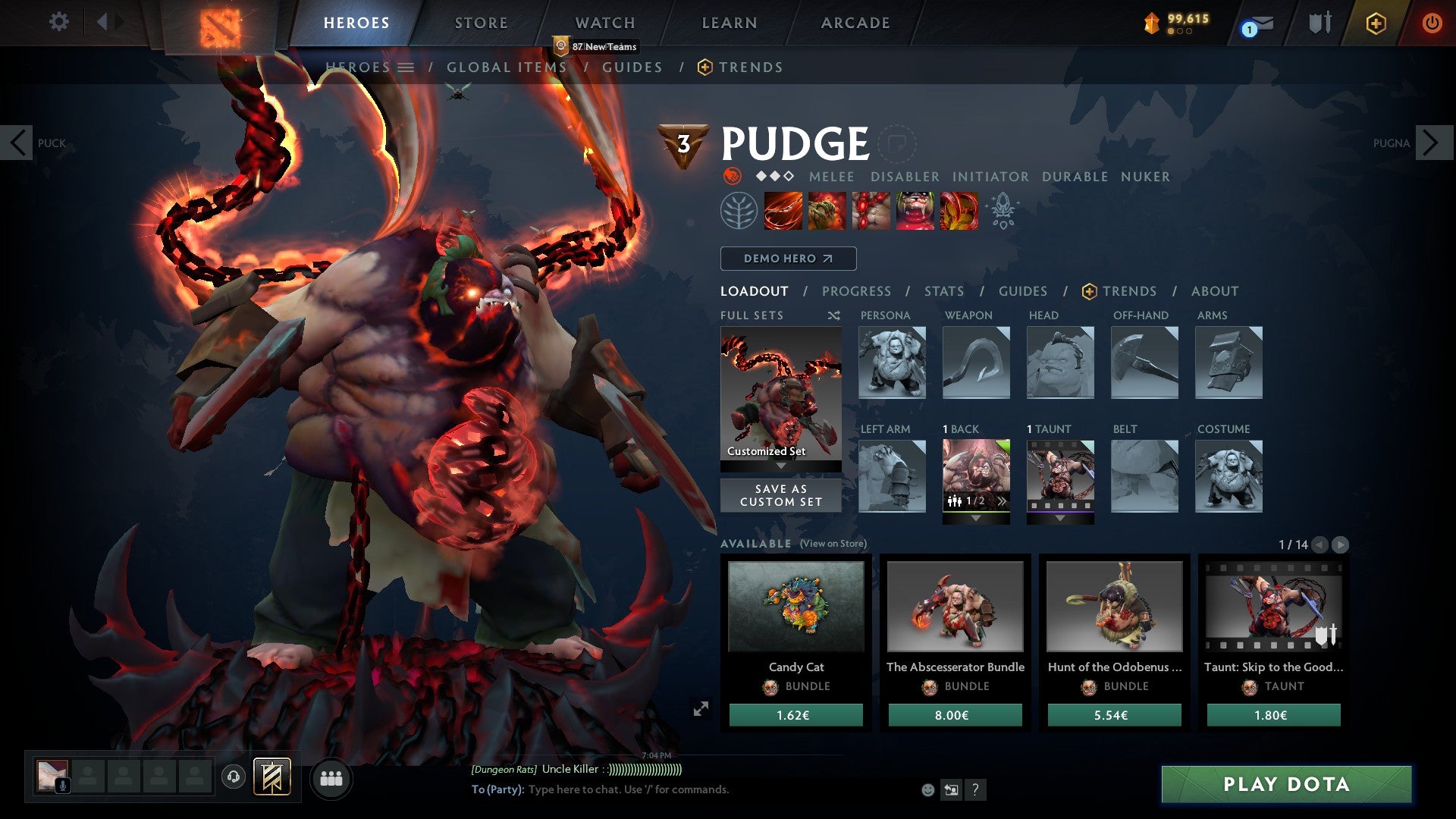Click the Candy Cat bundle thumbnail
This screenshot has height=819, width=1456.
tap(795, 607)
